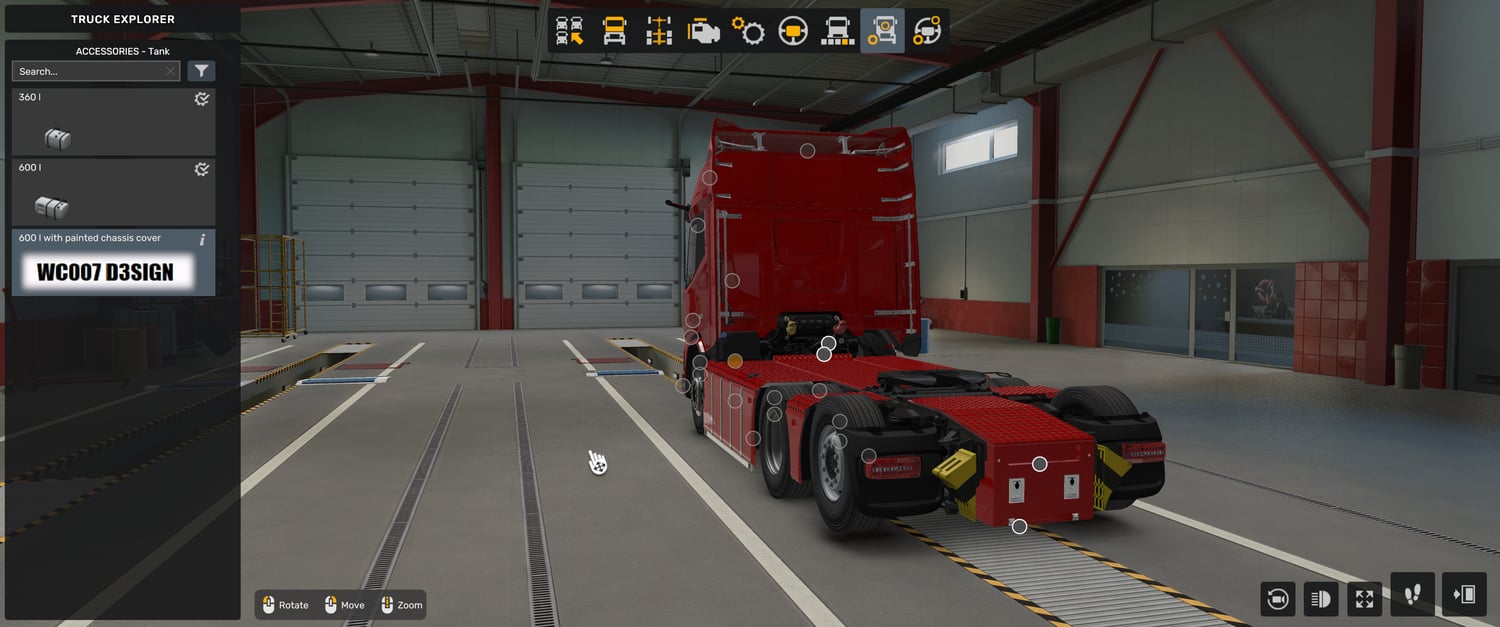This screenshot has height=627, width=1500.
Task: Reset the camera view
Action: click(1277, 599)
